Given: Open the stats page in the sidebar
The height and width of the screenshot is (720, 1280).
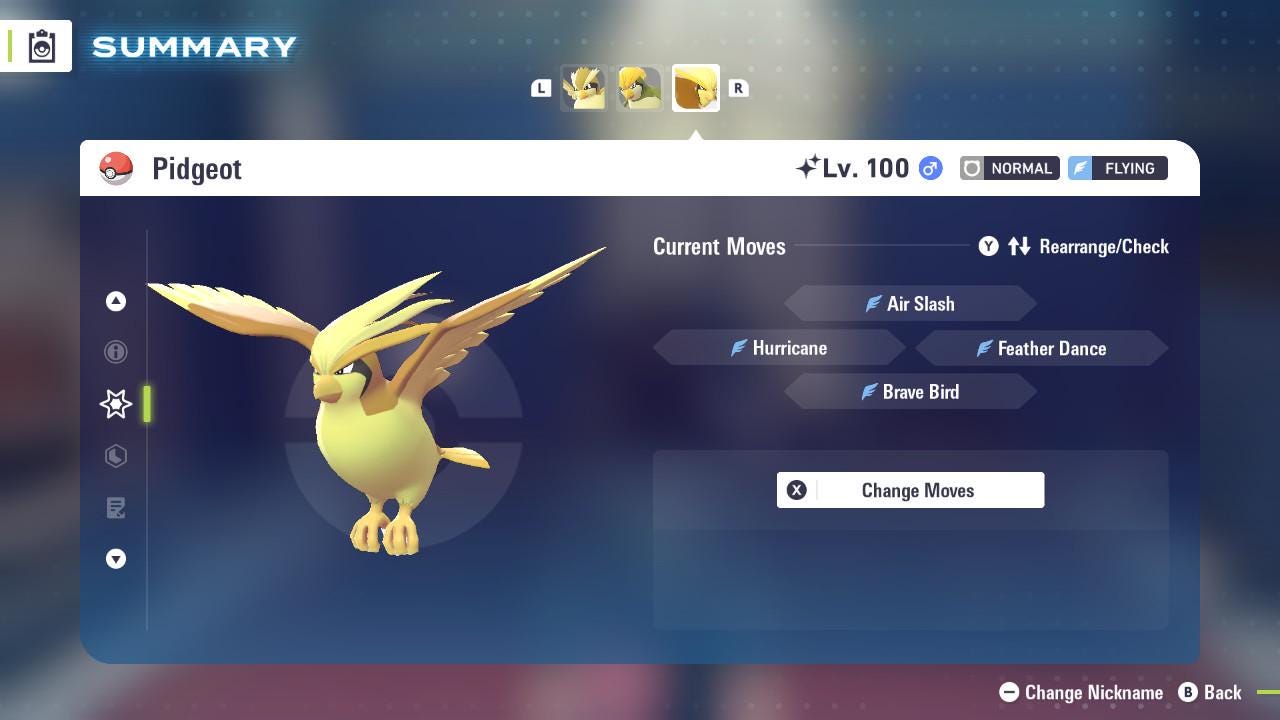Looking at the screenshot, I should (116, 456).
